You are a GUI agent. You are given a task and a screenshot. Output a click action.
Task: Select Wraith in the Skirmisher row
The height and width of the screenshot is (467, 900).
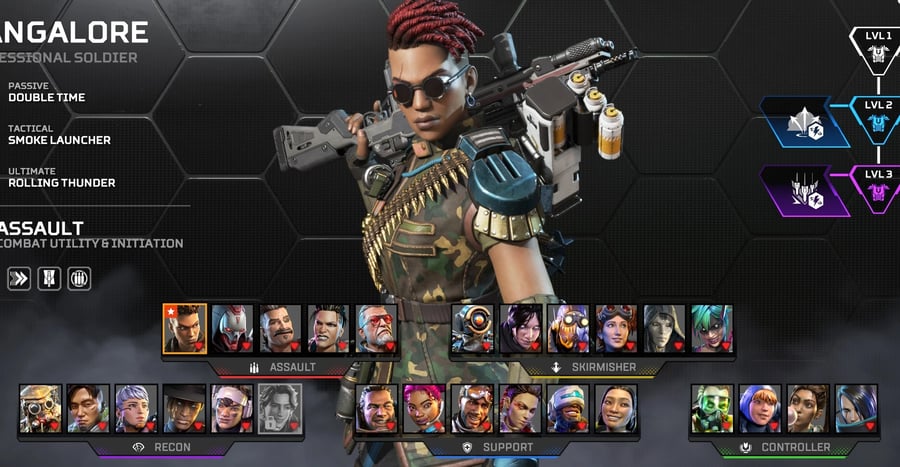(x=519, y=329)
